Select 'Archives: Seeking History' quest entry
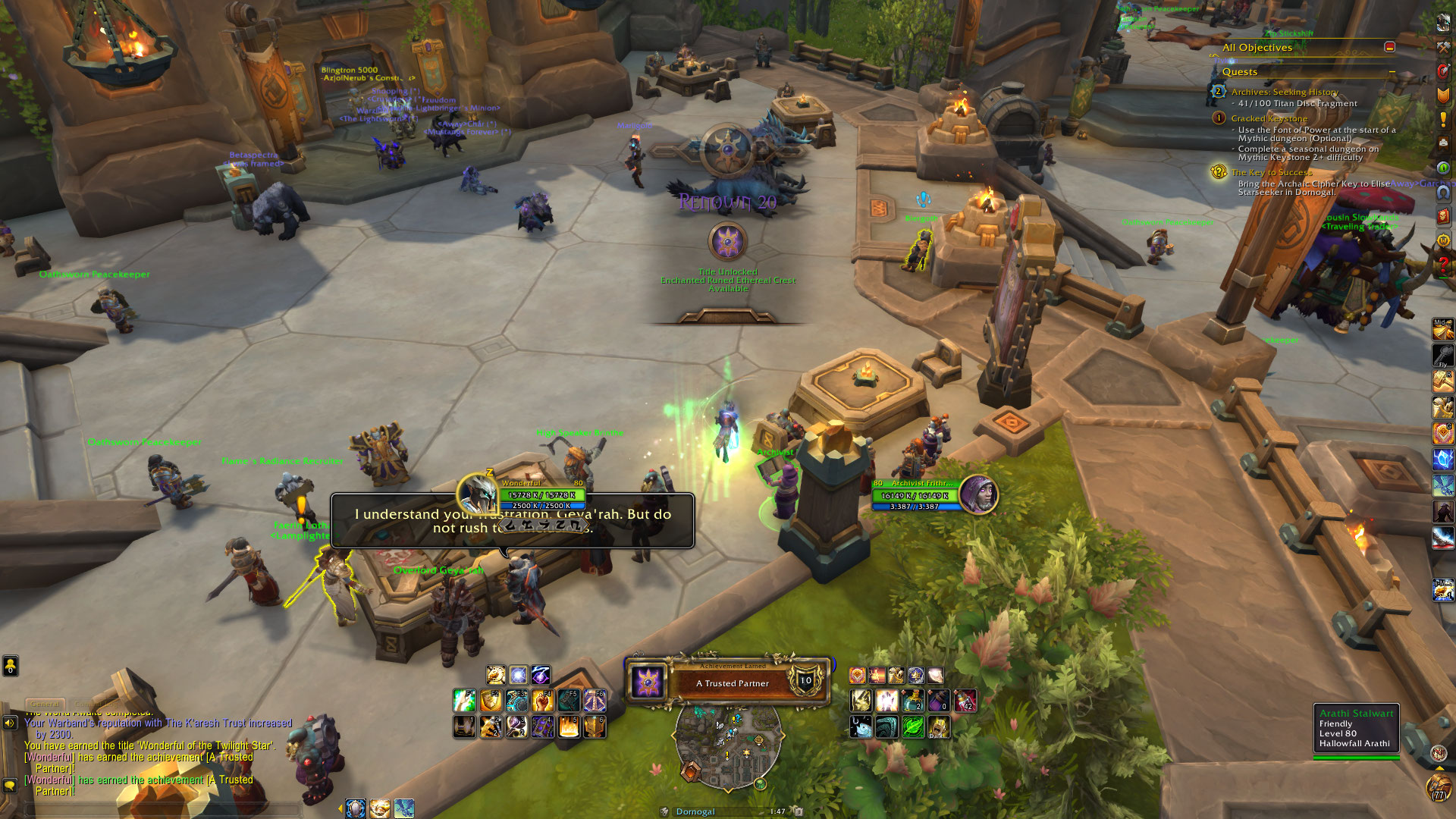This screenshot has height=819, width=1456. [x=1285, y=92]
